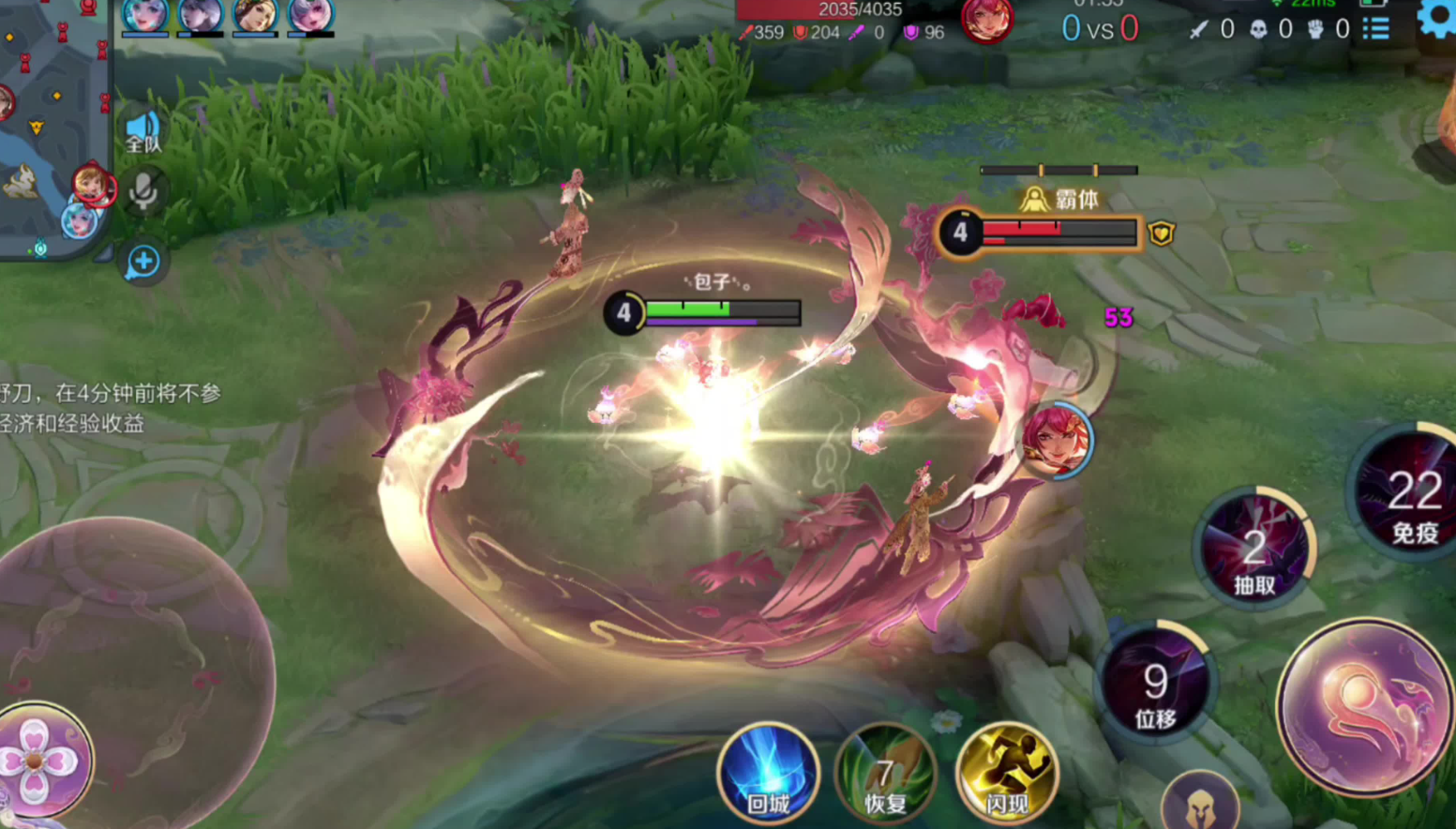Tap the basic attack button

[1364, 708]
